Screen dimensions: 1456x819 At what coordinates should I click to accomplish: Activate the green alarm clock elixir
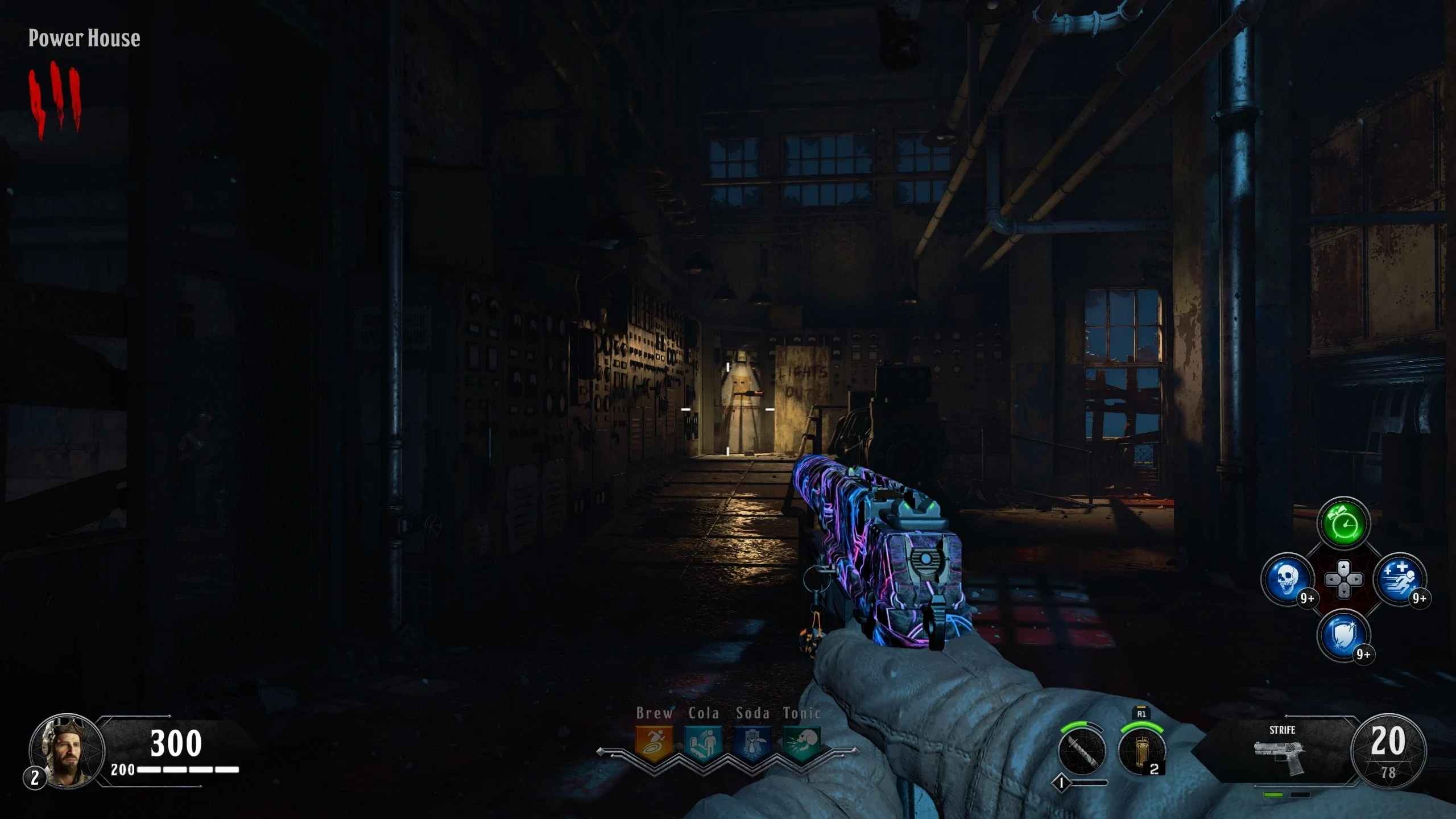point(1343,524)
